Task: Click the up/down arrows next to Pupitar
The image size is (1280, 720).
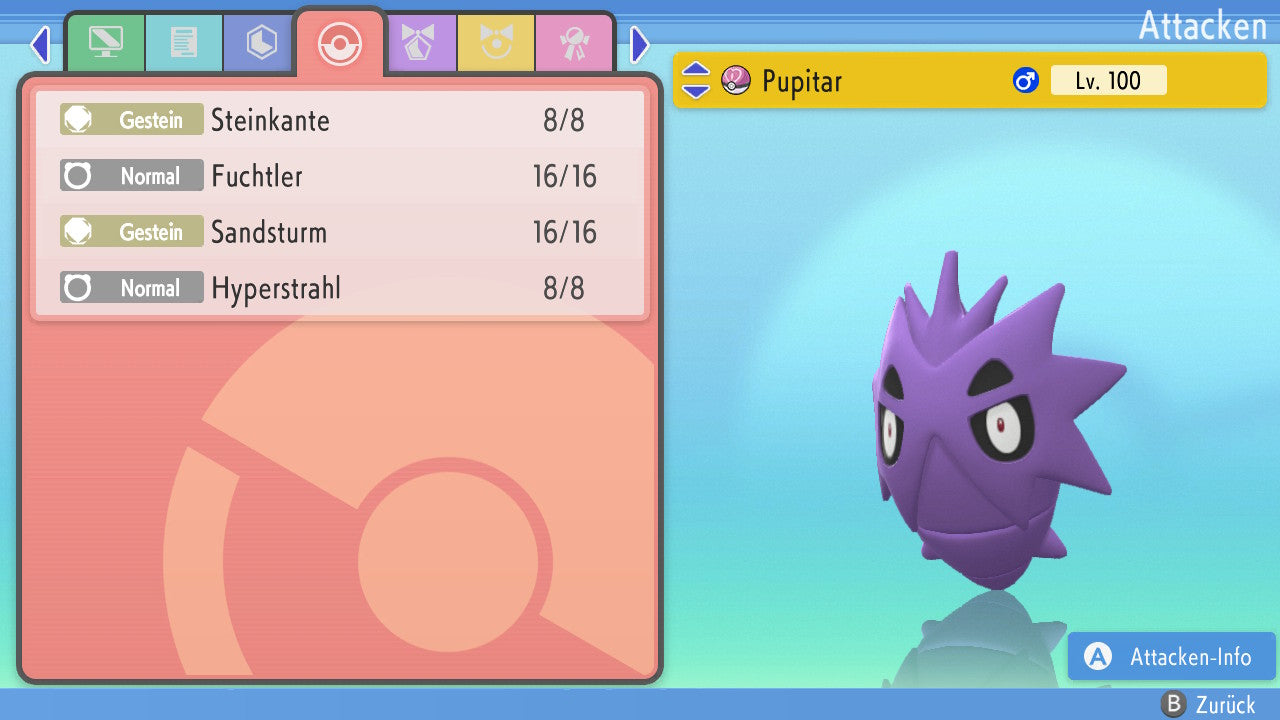Action: [695, 80]
